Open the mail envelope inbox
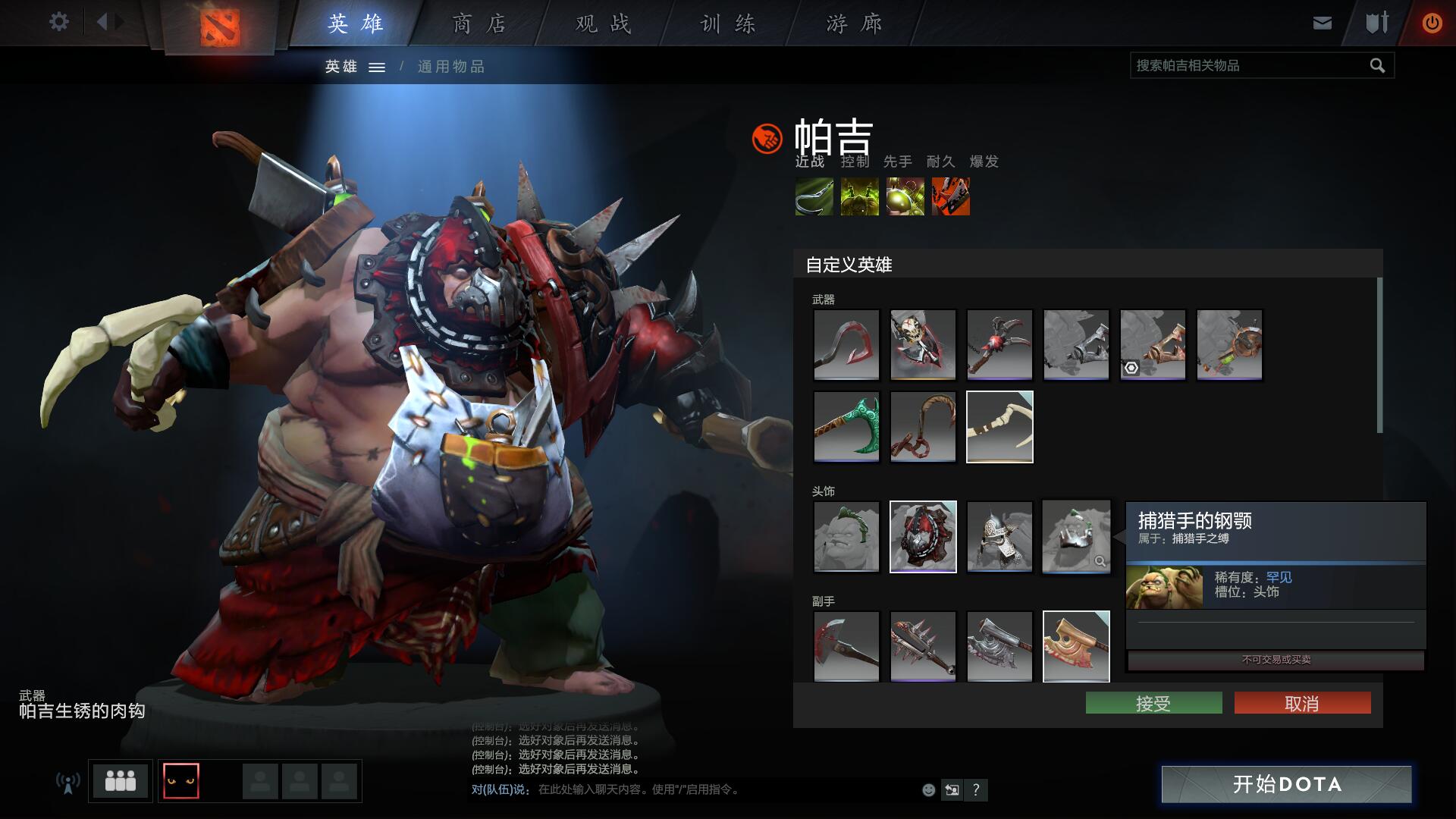Image resolution: width=1456 pixels, height=819 pixels. click(x=1322, y=24)
